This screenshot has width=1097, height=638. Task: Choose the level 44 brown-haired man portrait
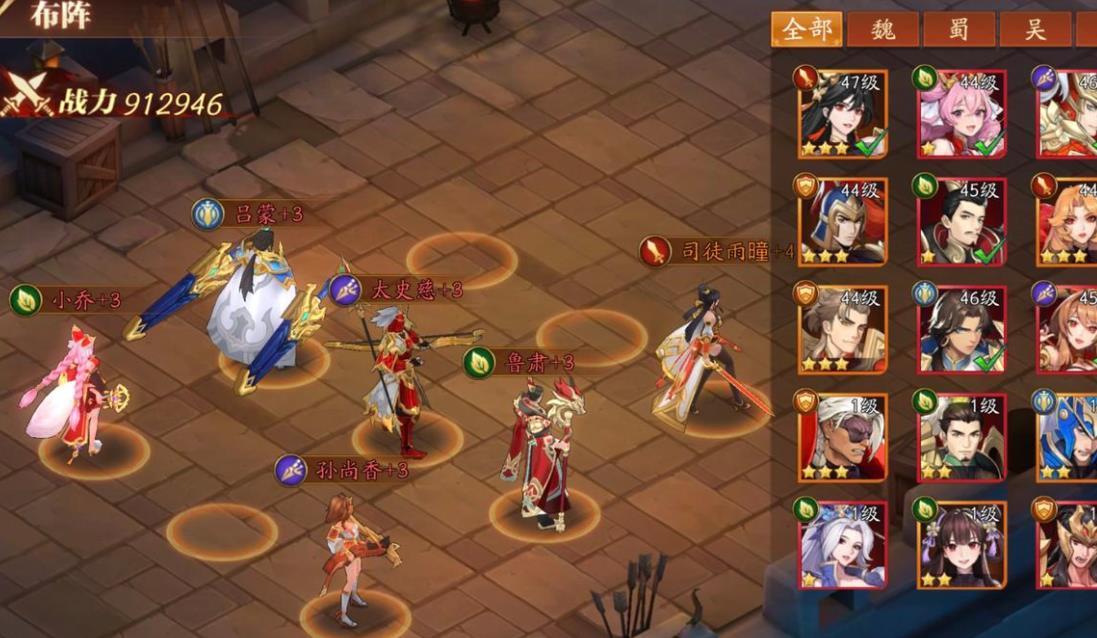(843, 329)
